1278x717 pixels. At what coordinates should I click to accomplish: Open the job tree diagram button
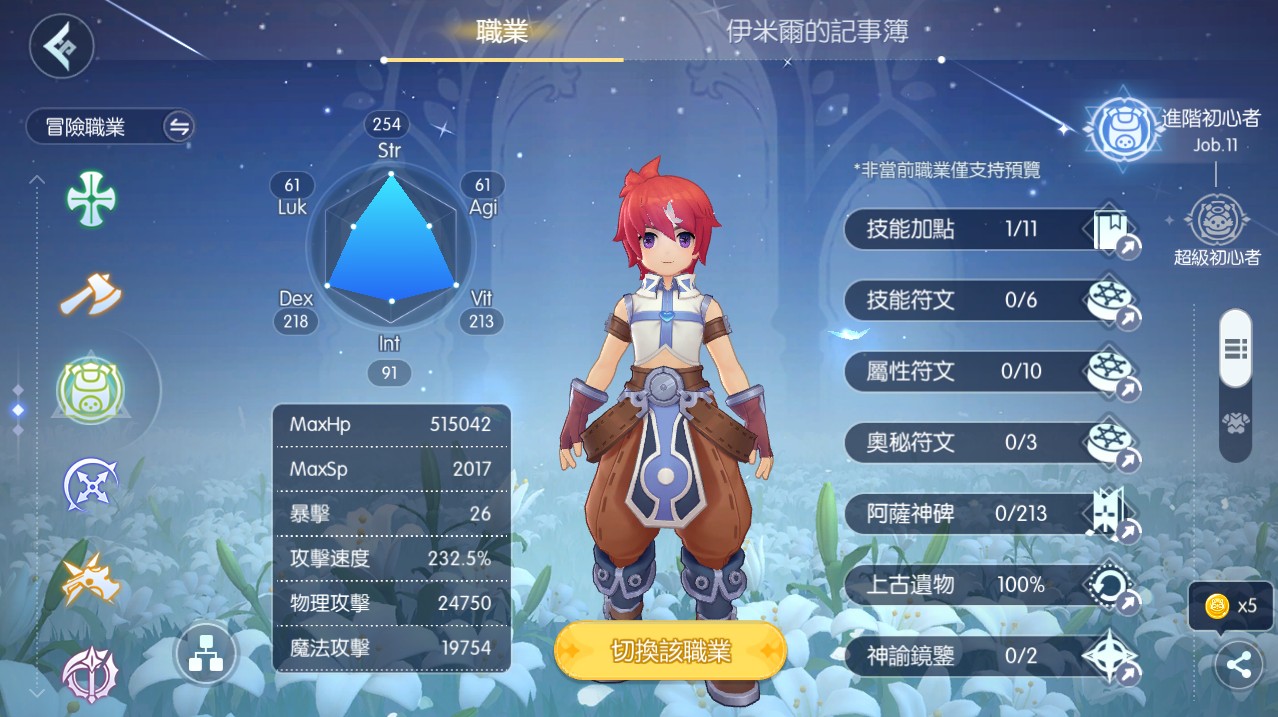click(x=205, y=655)
